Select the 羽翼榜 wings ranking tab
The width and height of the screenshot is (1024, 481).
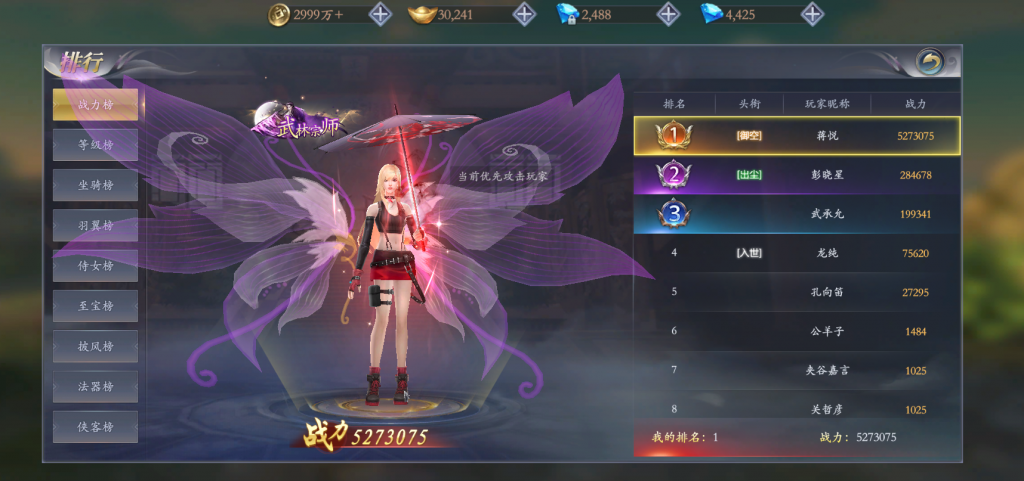tap(95, 225)
